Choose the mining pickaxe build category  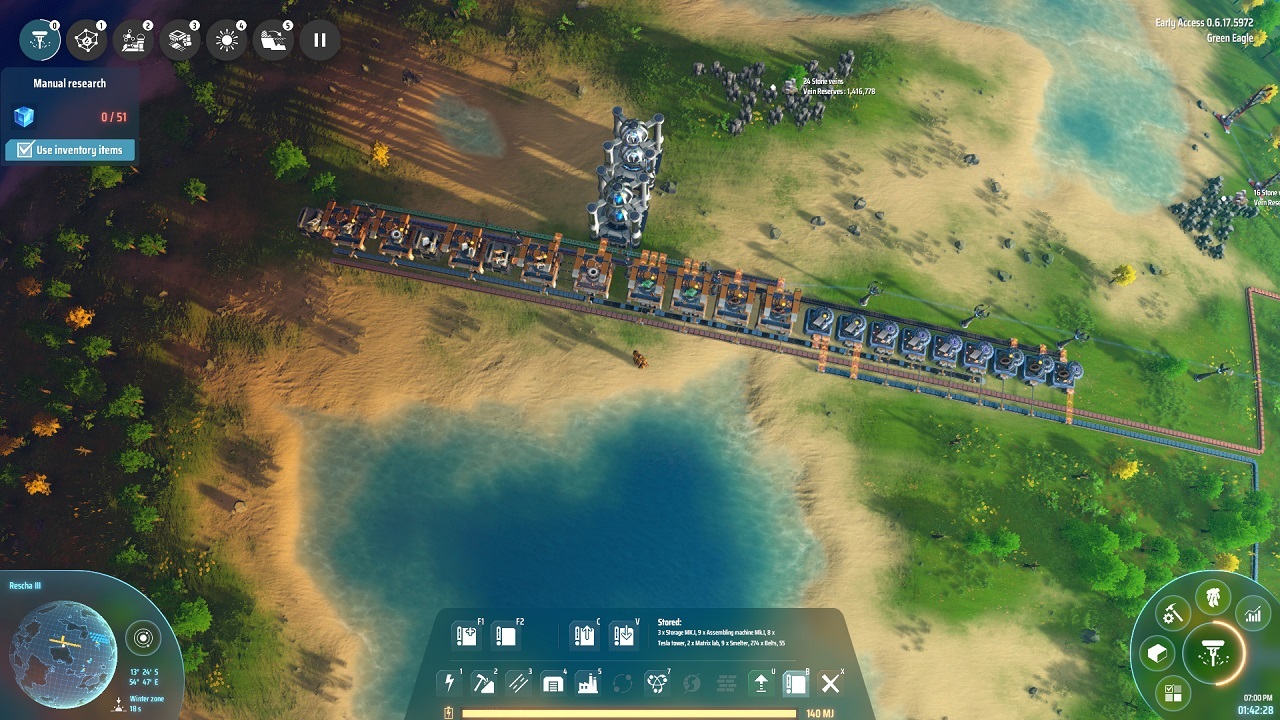coord(483,683)
